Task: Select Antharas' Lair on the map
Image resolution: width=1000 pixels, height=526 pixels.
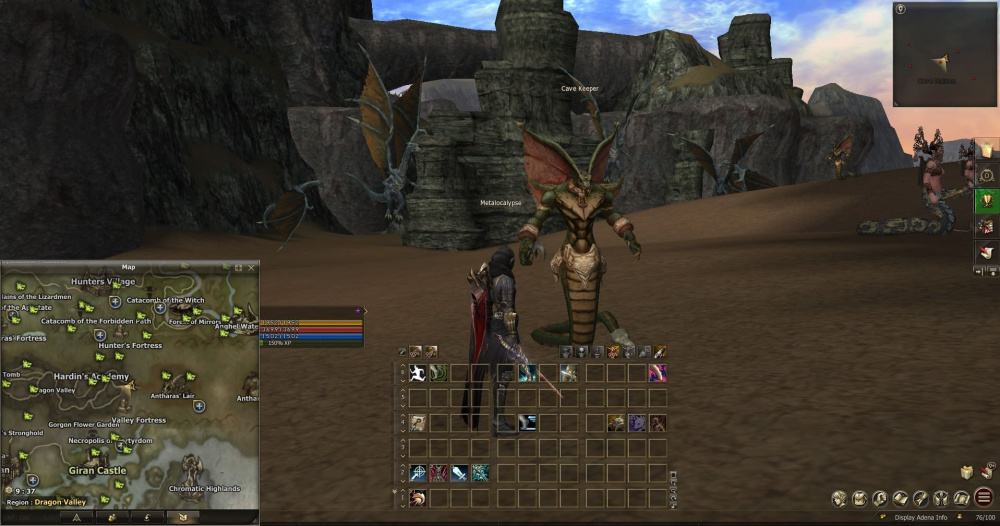Action: click(x=174, y=396)
